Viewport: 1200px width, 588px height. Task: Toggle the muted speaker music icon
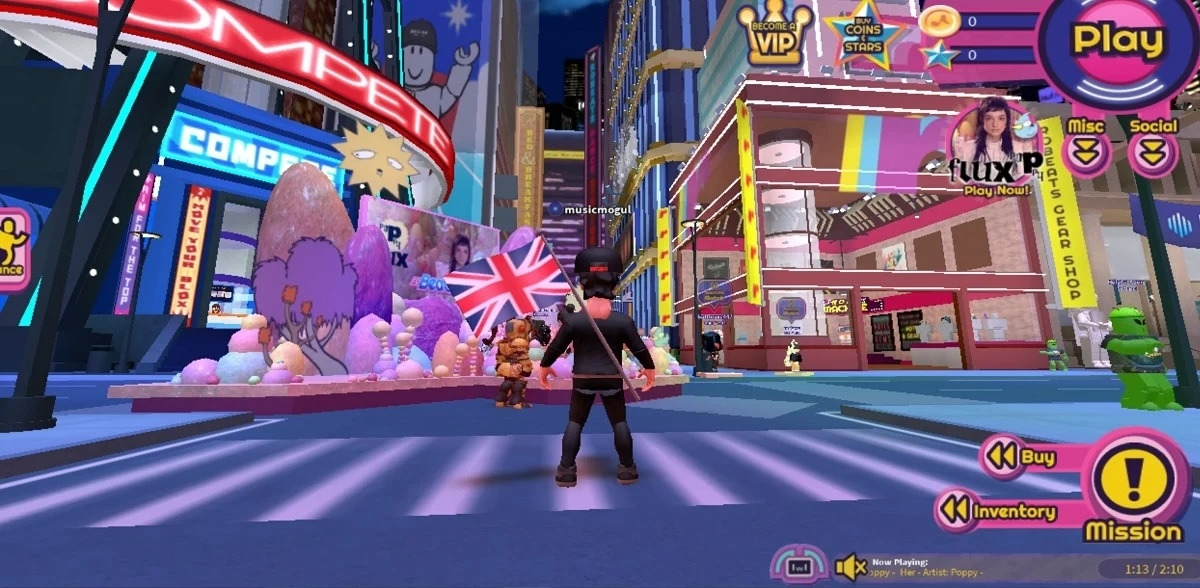(850, 567)
